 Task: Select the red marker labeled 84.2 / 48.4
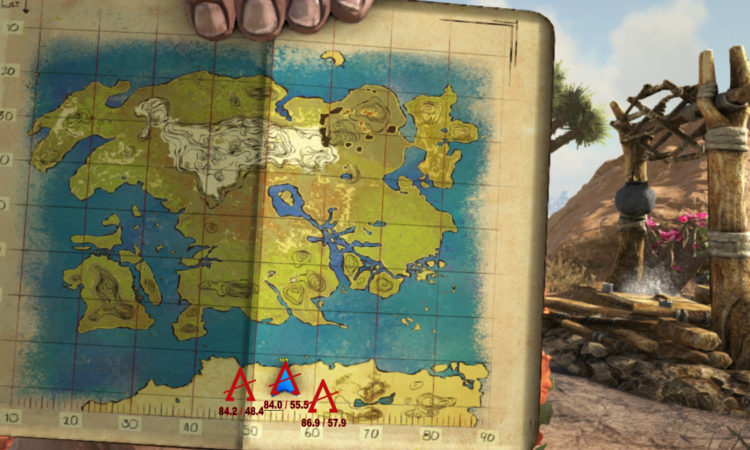click(240, 387)
